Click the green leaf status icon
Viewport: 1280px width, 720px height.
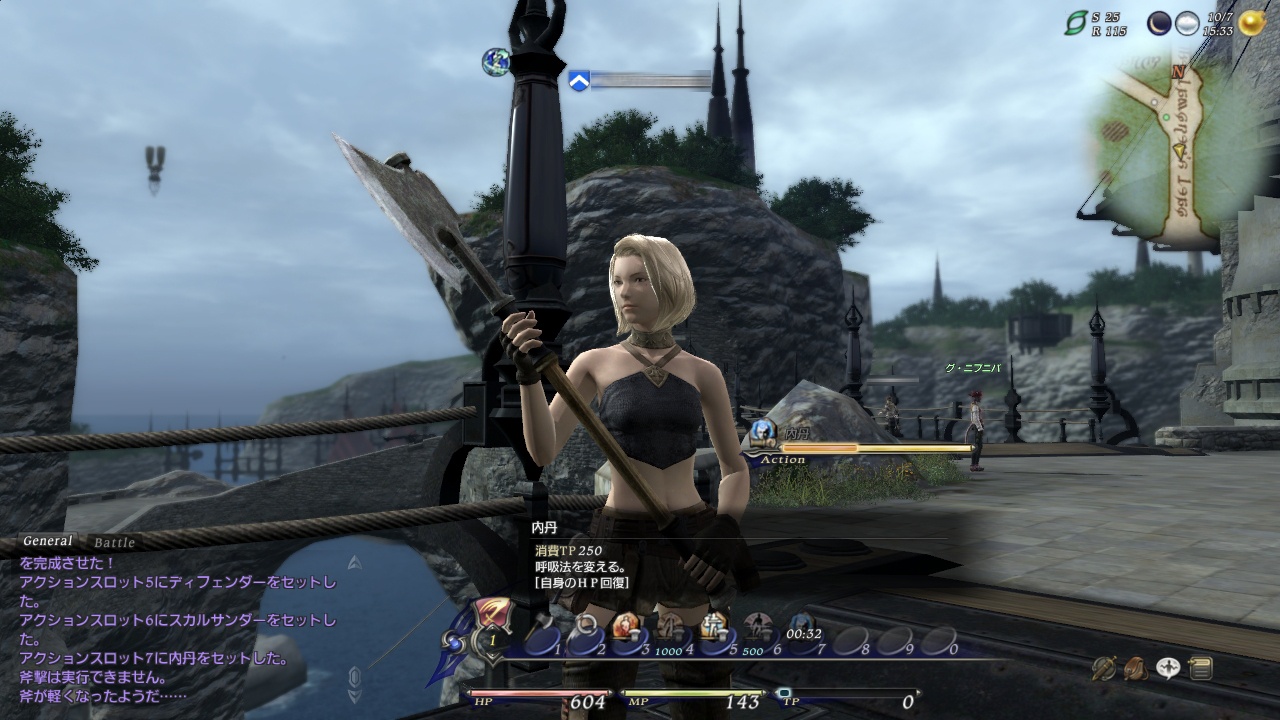click(1076, 24)
